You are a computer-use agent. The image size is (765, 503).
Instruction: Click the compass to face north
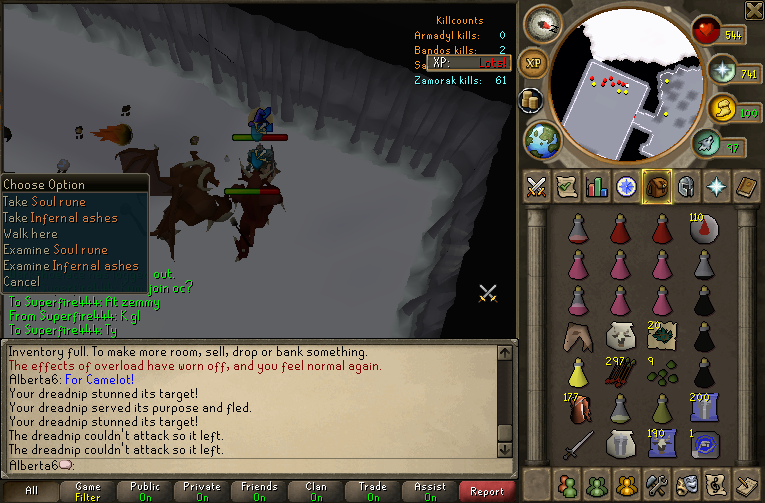tap(545, 24)
